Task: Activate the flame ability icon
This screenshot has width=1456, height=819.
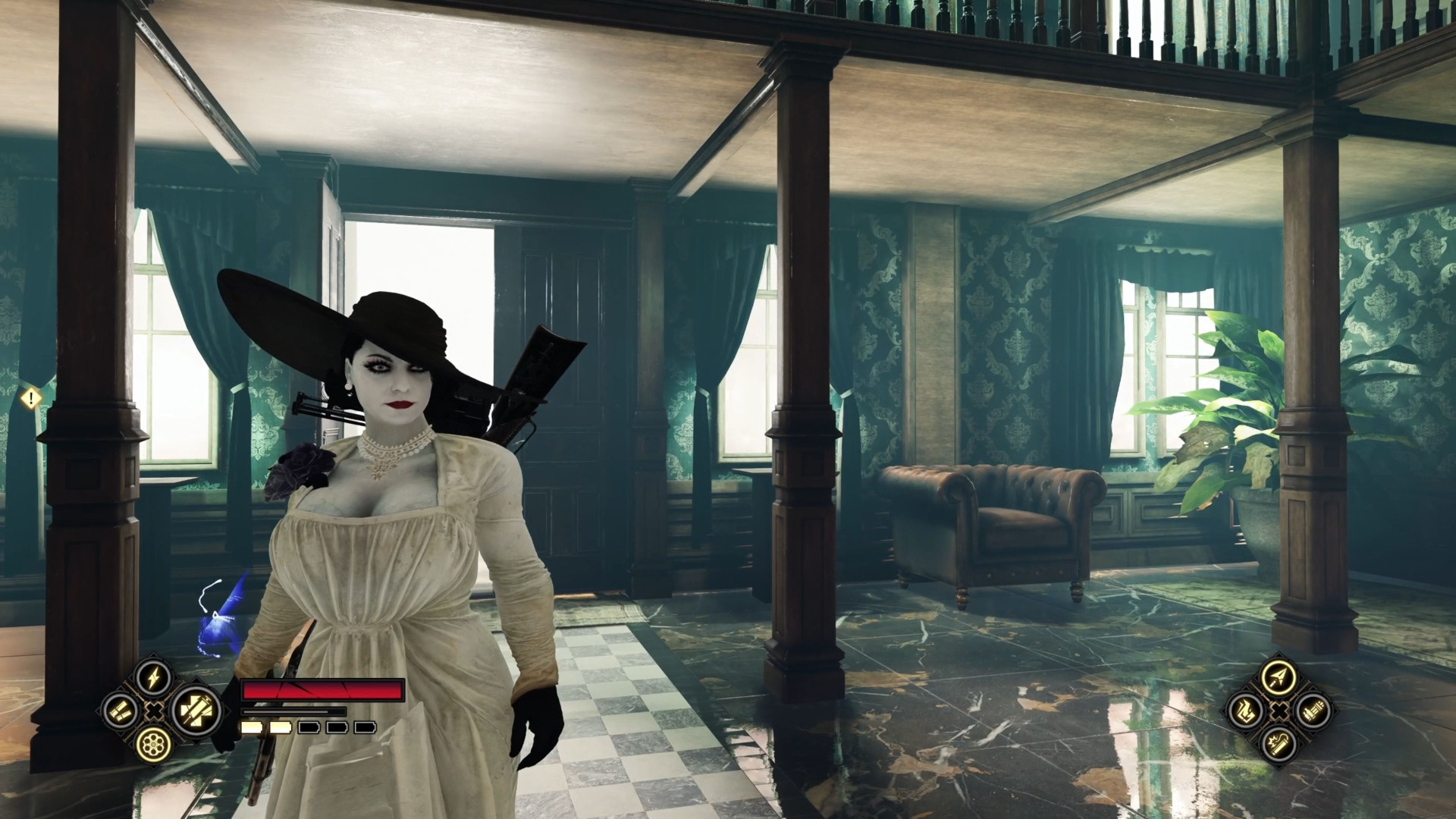Action: [1247, 711]
